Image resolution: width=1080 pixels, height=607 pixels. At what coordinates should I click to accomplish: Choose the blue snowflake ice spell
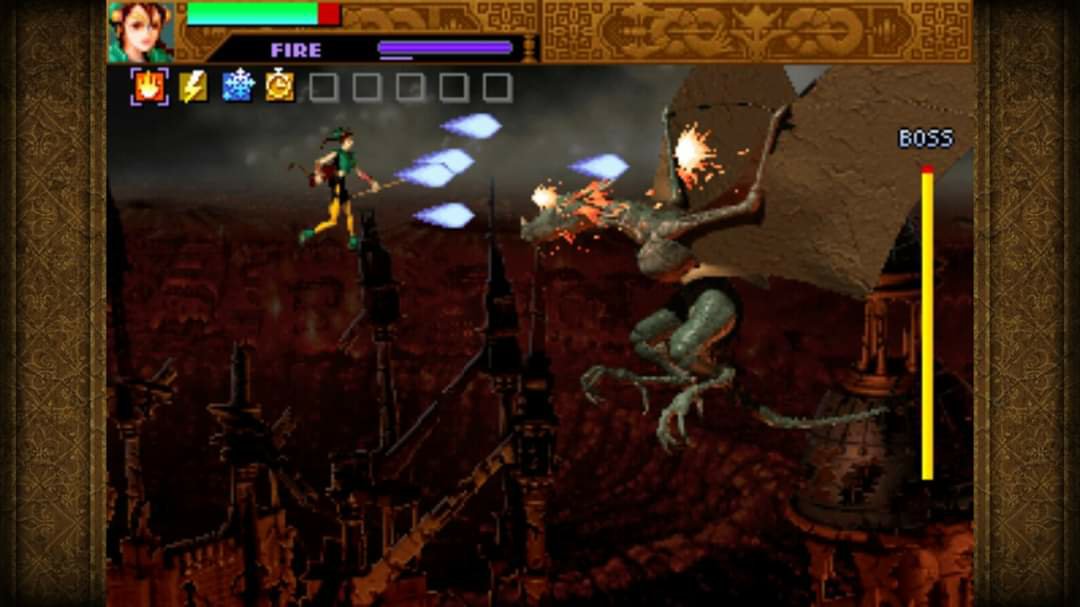click(238, 86)
